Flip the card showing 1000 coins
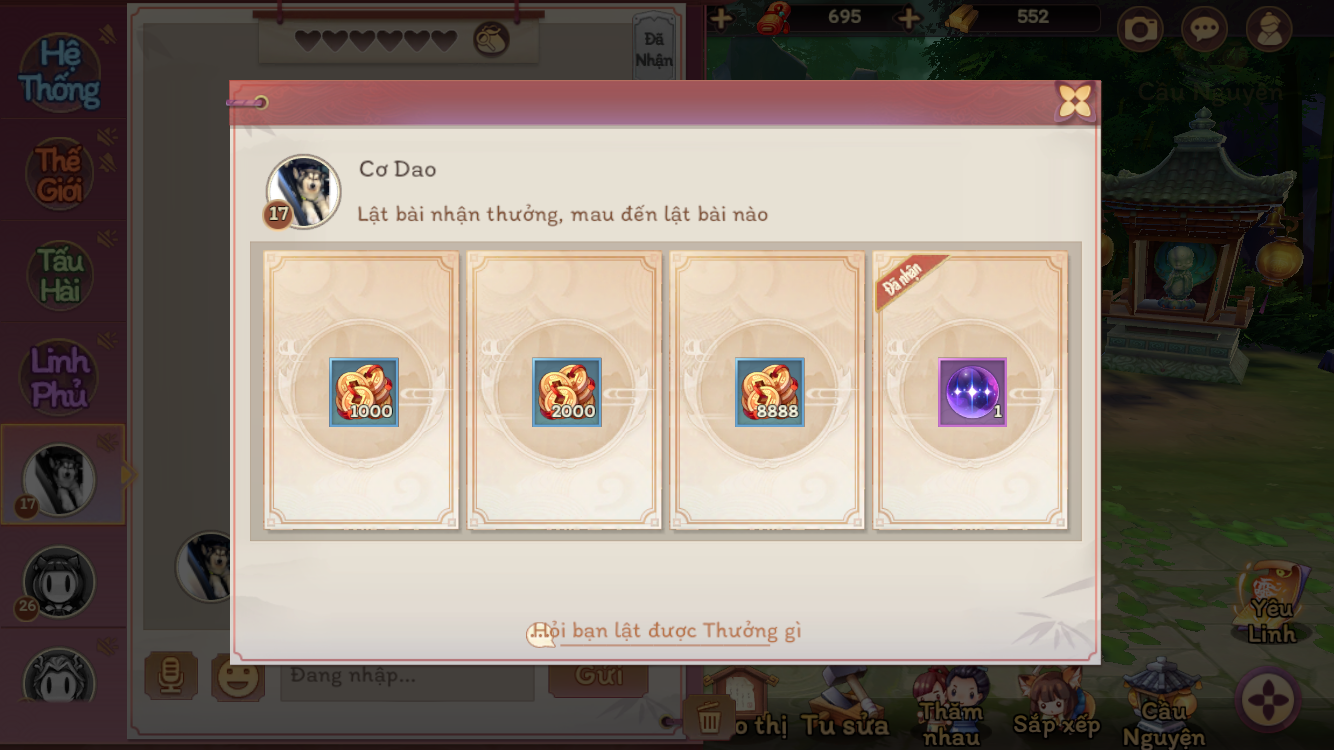The height and width of the screenshot is (750, 1334). pos(362,392)
